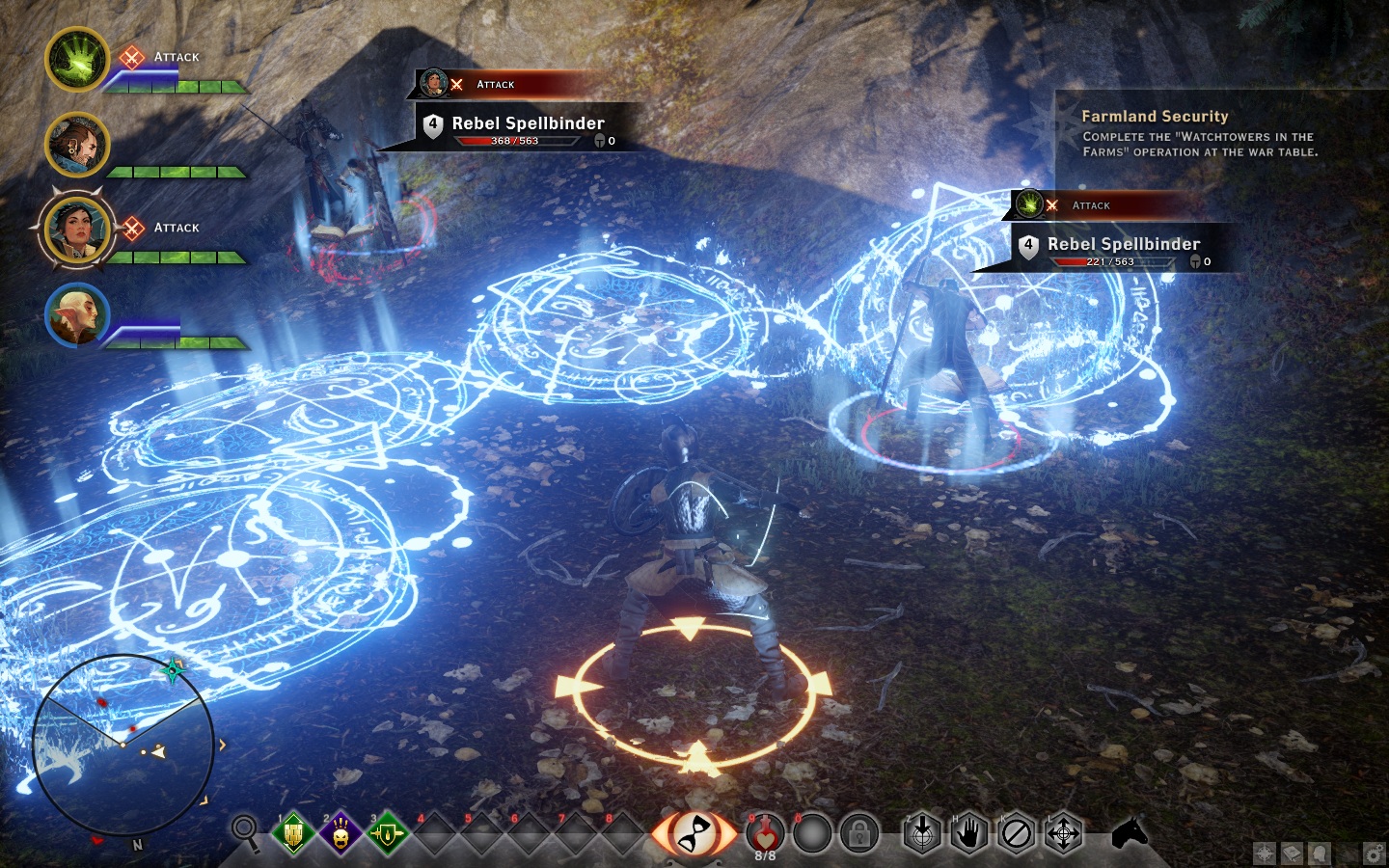Toggle the hourglass eye tactical camera

[x=694, y=833]
